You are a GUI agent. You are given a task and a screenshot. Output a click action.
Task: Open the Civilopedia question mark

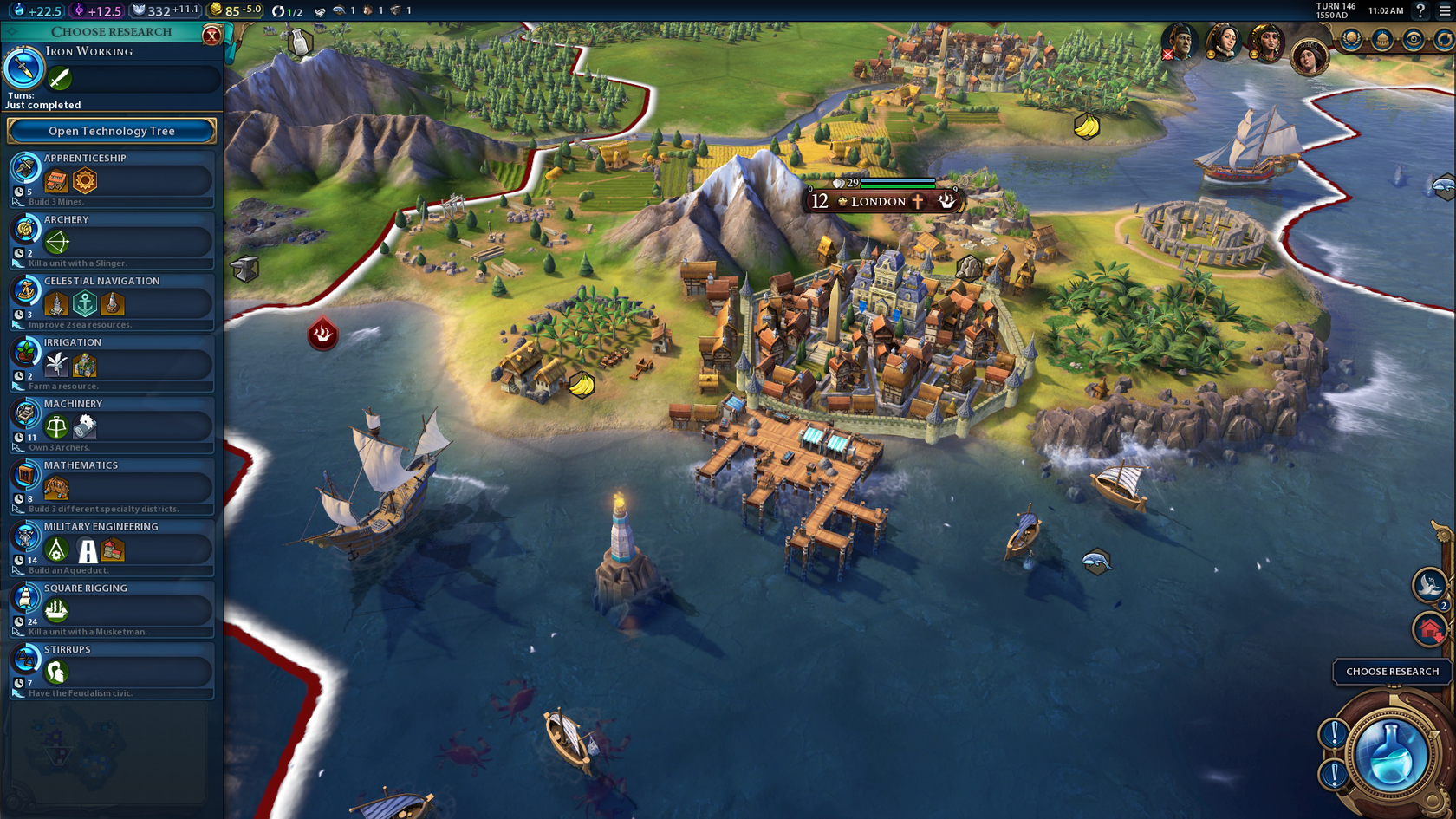[x=1421, y=10]
